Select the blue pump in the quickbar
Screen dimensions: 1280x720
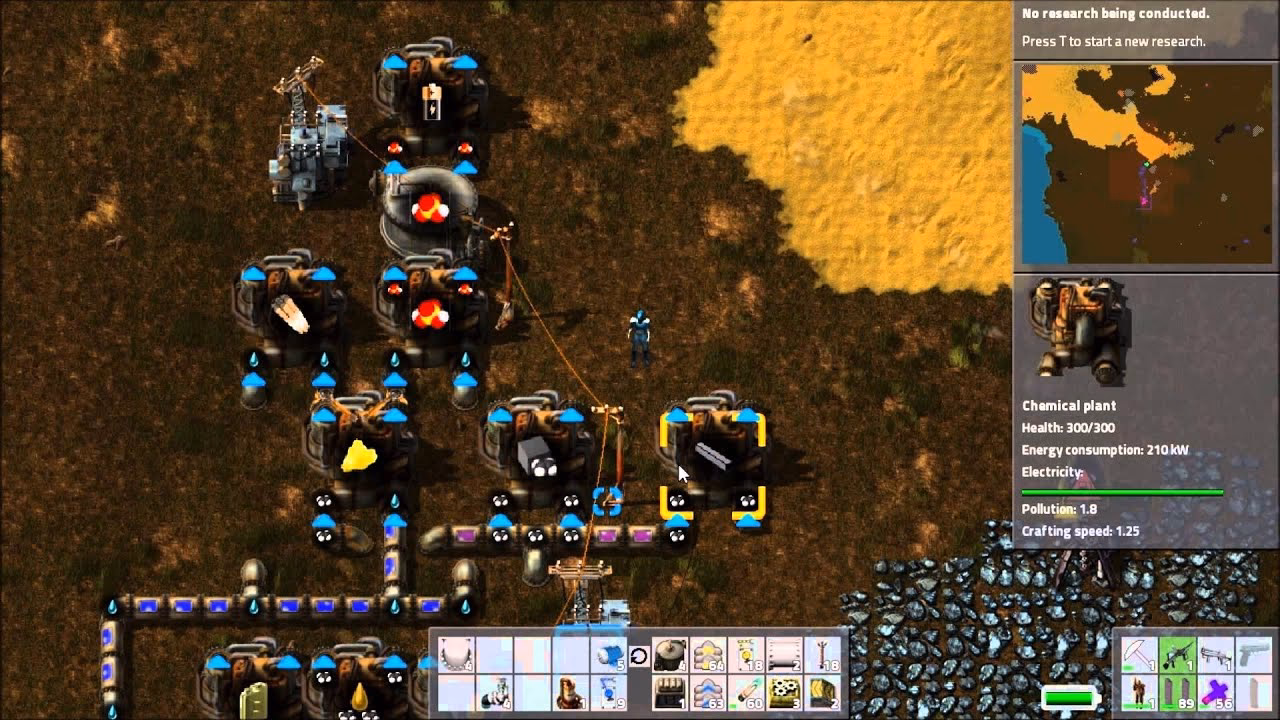click(609, 655)
